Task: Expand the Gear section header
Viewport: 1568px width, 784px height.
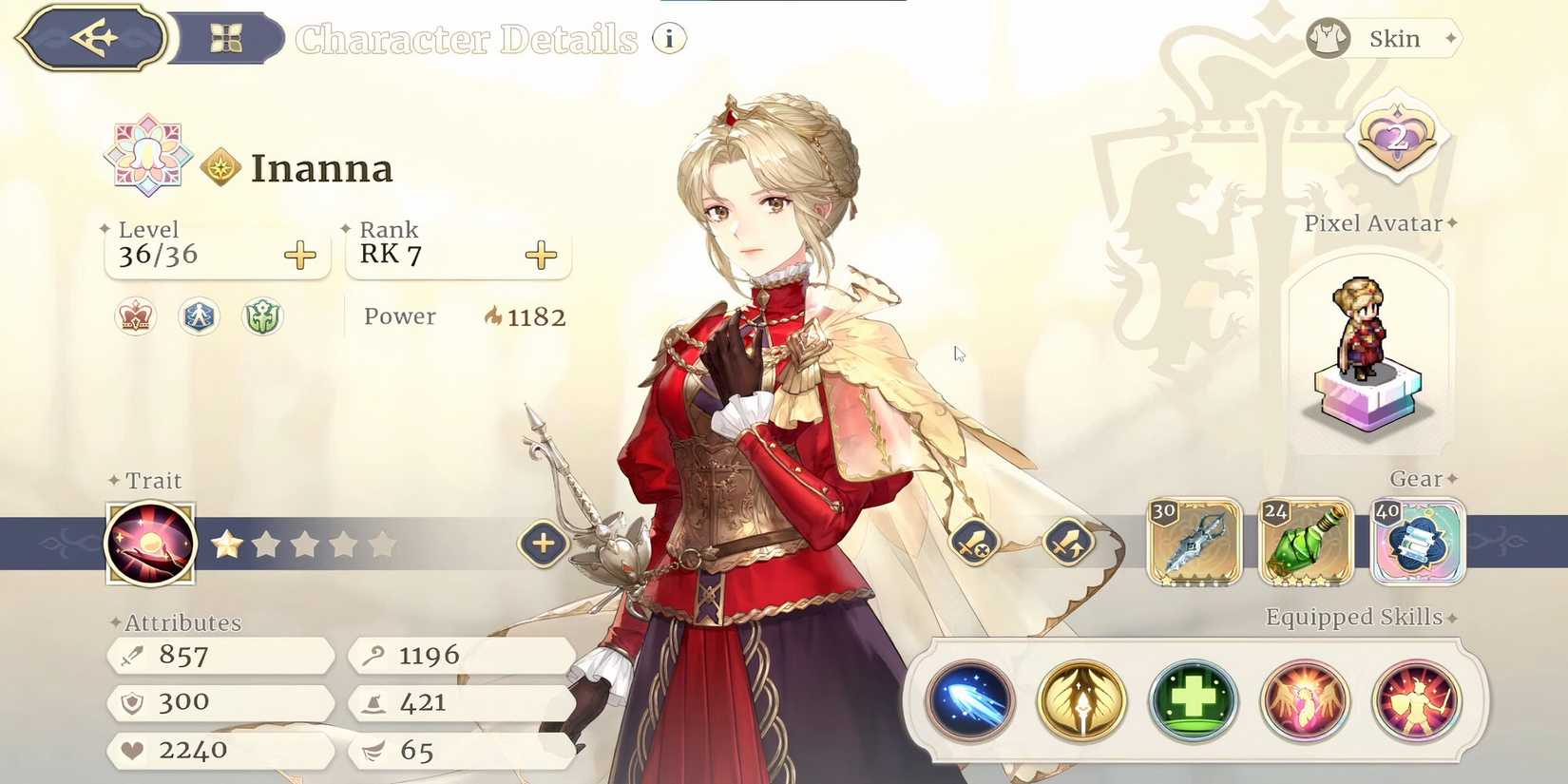Action: [x=1418, y=480]
